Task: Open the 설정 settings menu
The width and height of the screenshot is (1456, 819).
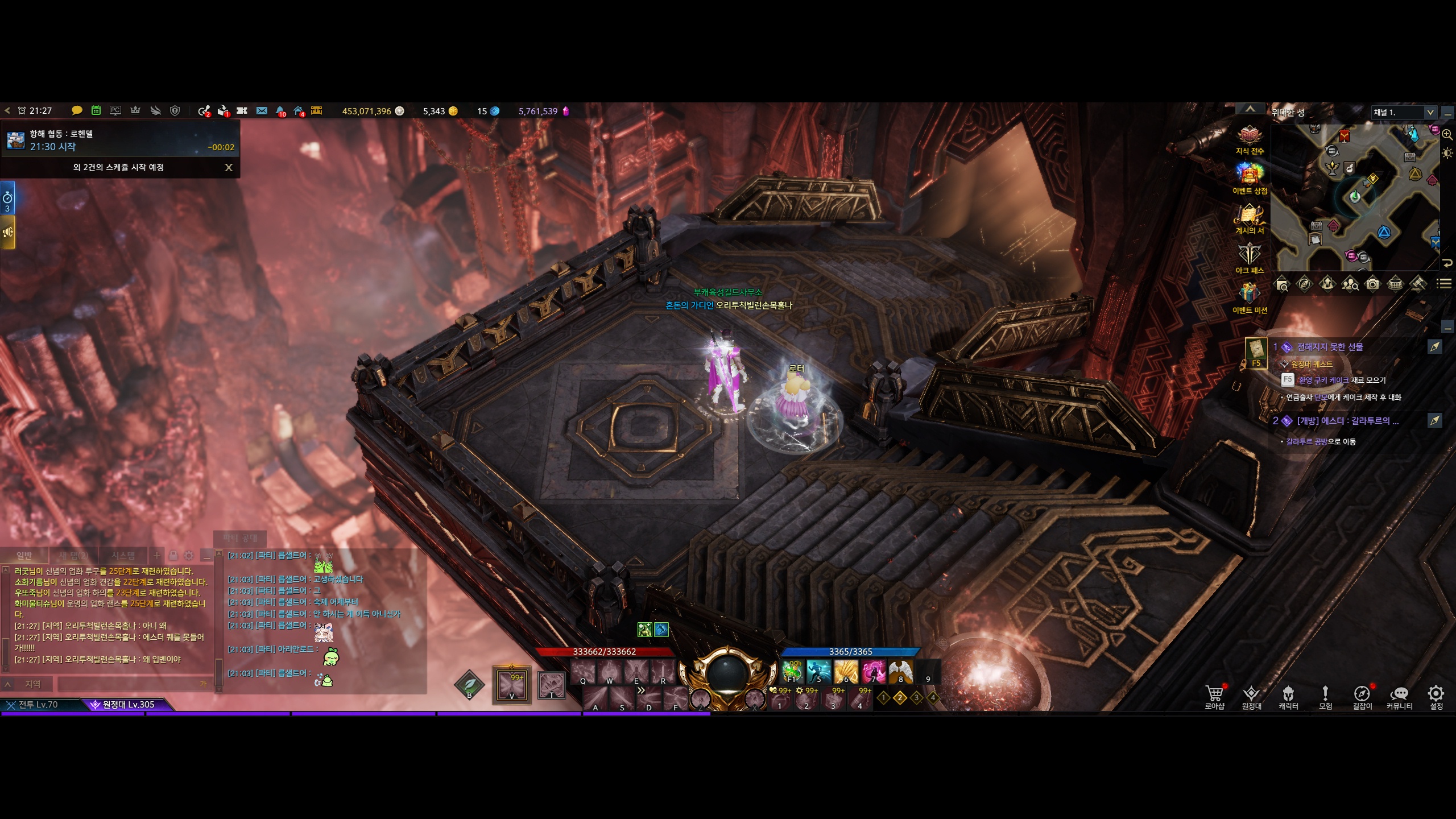Action: 1436,696
